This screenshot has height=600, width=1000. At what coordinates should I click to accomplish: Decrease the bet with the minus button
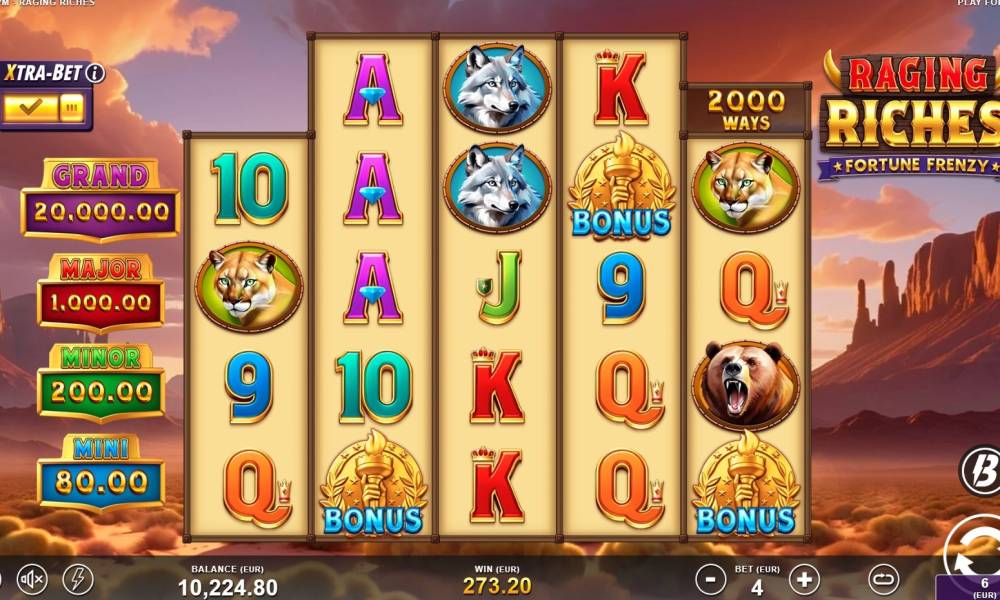[x=710, y=578]
